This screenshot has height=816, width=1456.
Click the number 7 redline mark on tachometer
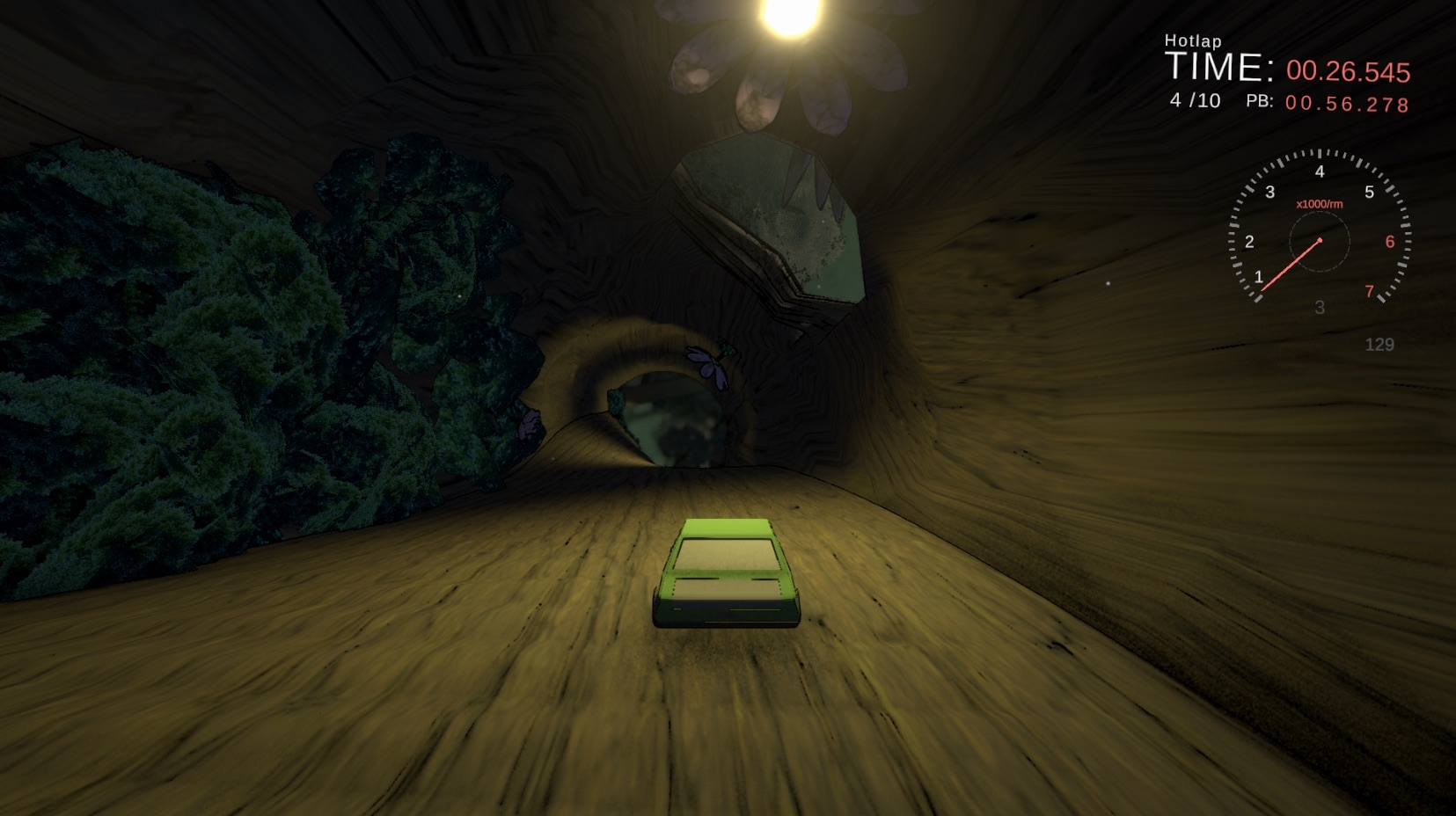pos(1371,290)
